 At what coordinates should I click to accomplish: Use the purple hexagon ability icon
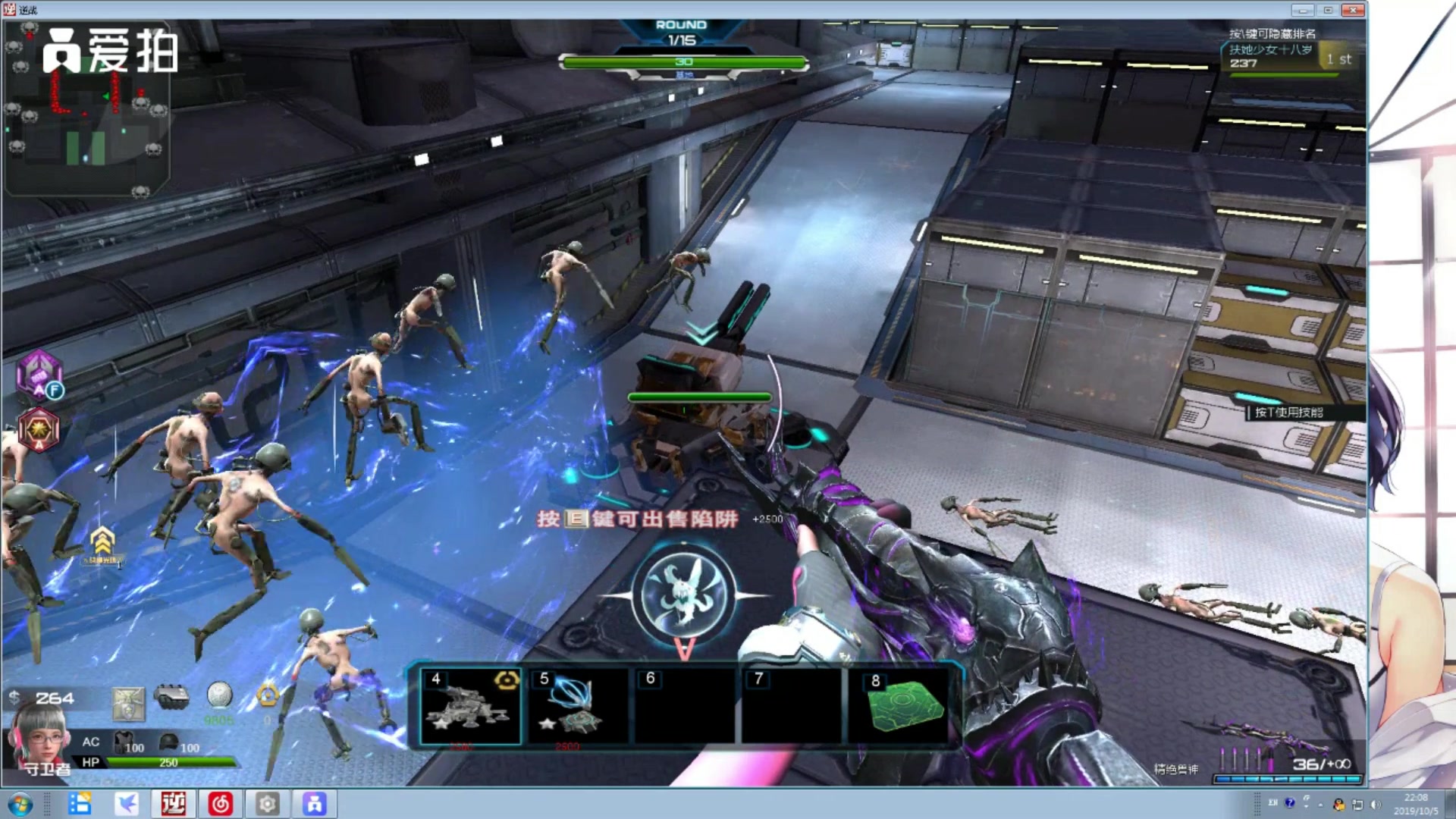[x=39, y=374]
